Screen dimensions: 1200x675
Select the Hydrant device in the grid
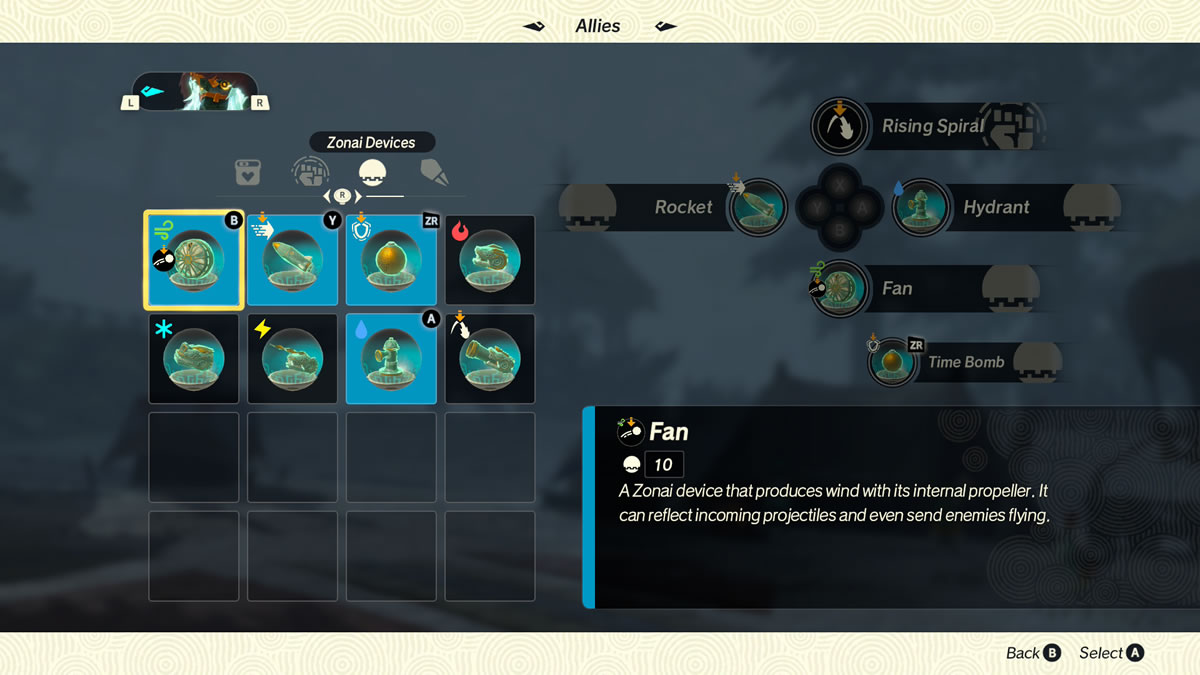391,358
